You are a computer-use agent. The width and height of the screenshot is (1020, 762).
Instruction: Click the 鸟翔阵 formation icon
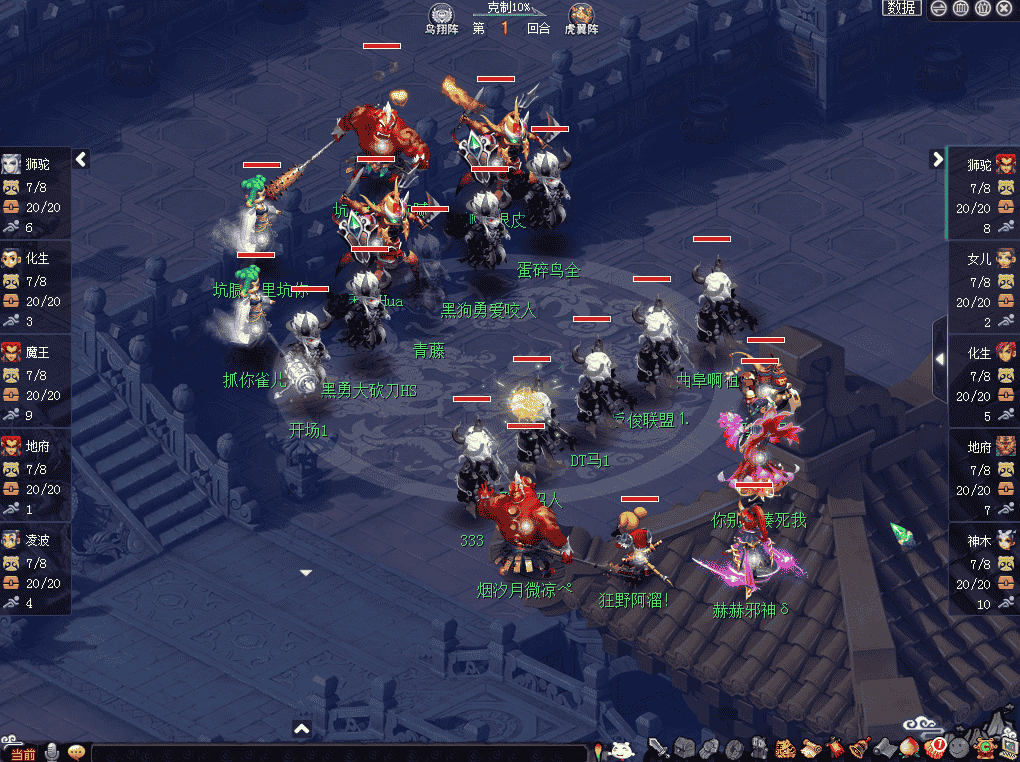(x=441, y=16)
